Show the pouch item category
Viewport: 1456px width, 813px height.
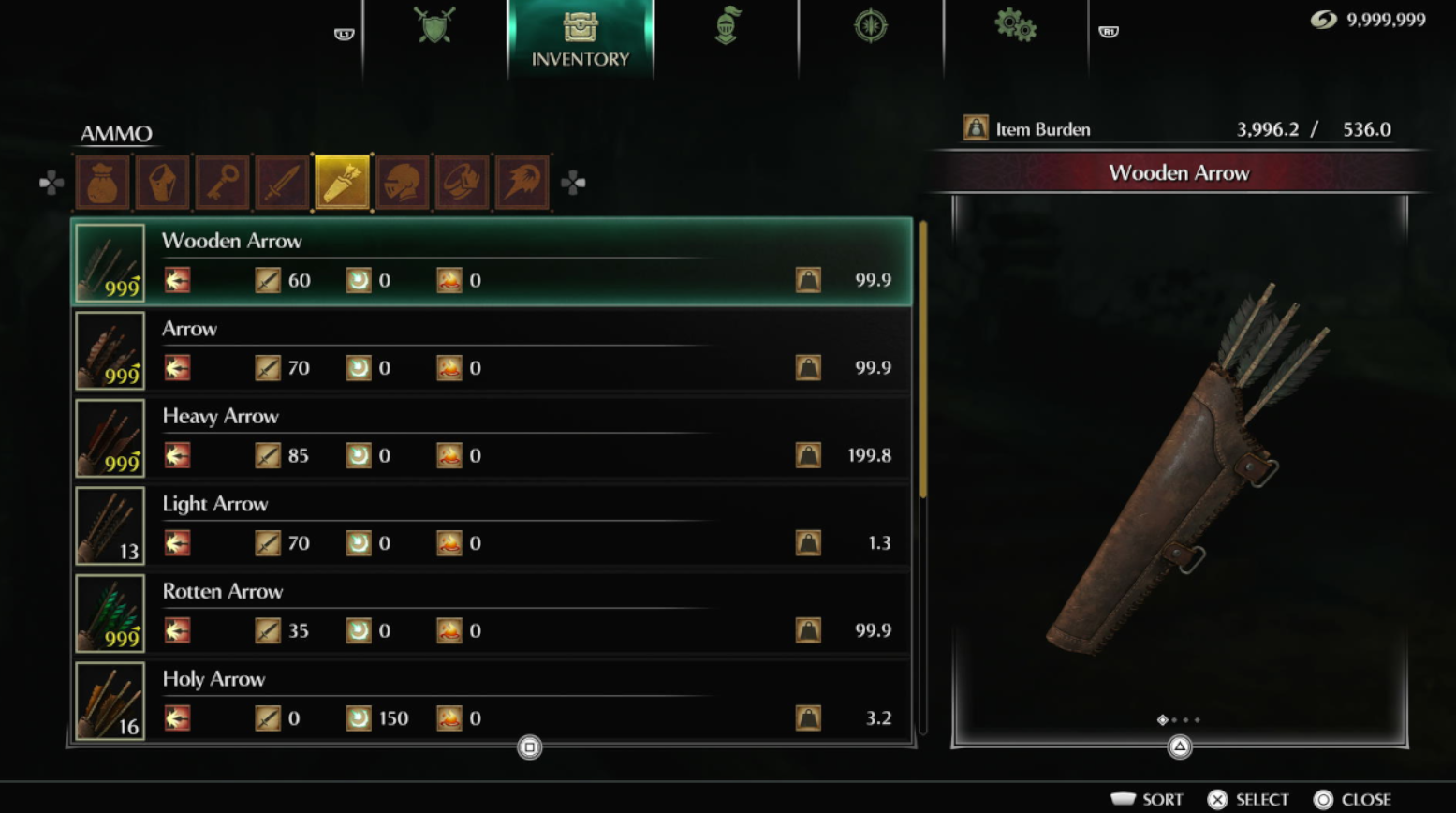tap(102, 183)
